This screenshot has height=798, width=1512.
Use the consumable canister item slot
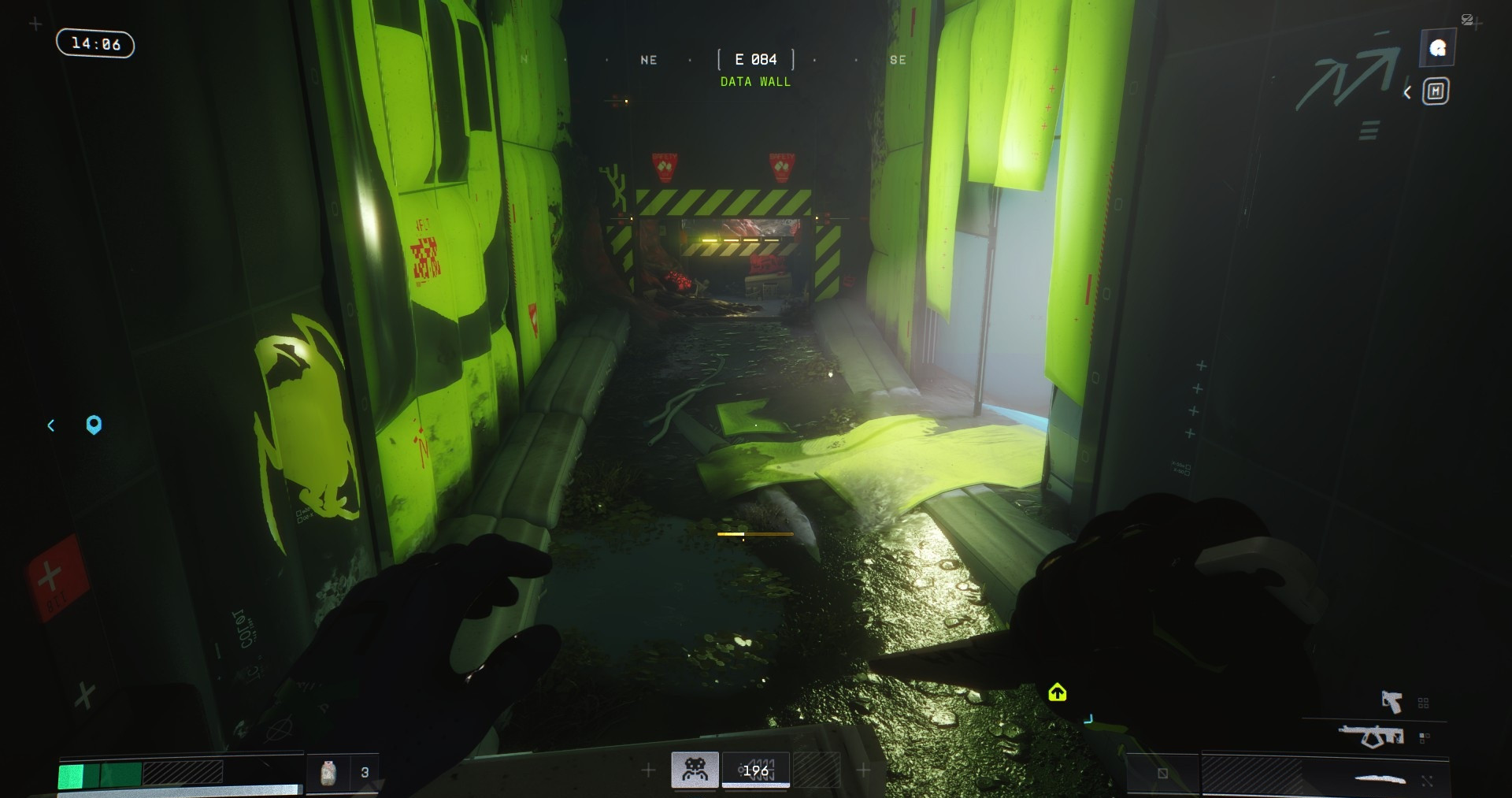click(328, 772)
